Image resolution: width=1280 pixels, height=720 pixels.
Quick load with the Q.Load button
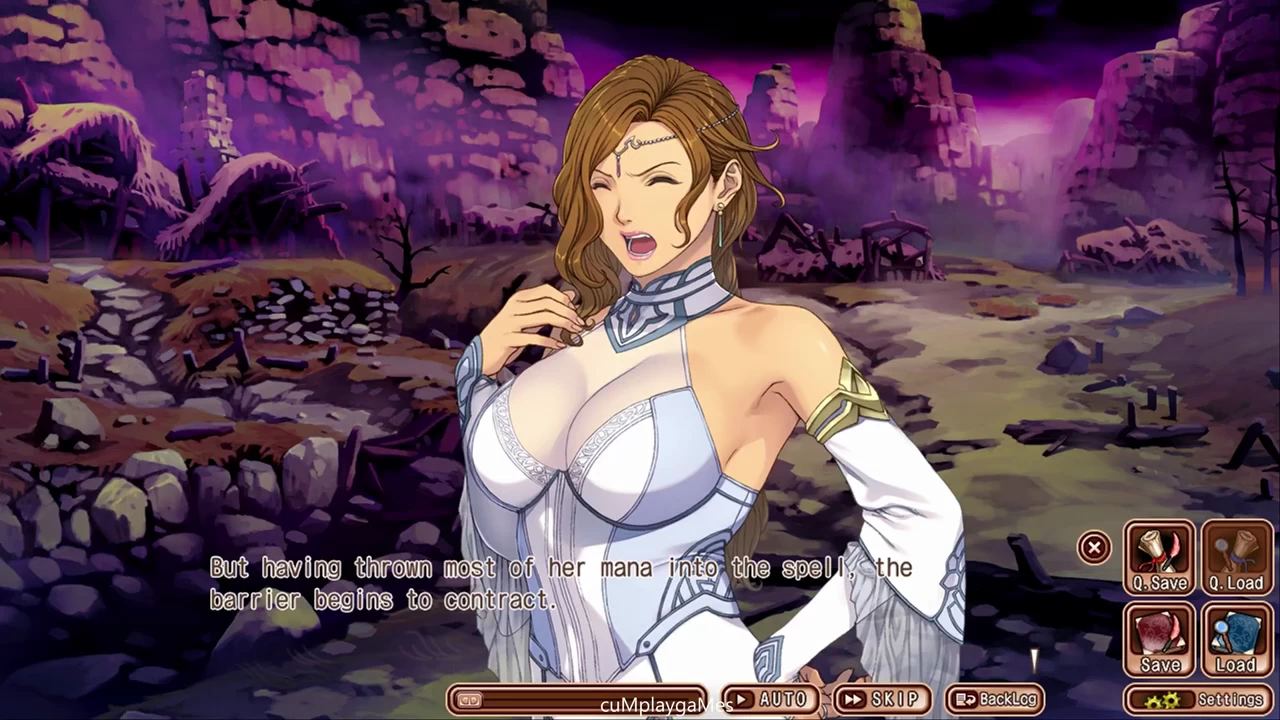[x=1236, y=558]
